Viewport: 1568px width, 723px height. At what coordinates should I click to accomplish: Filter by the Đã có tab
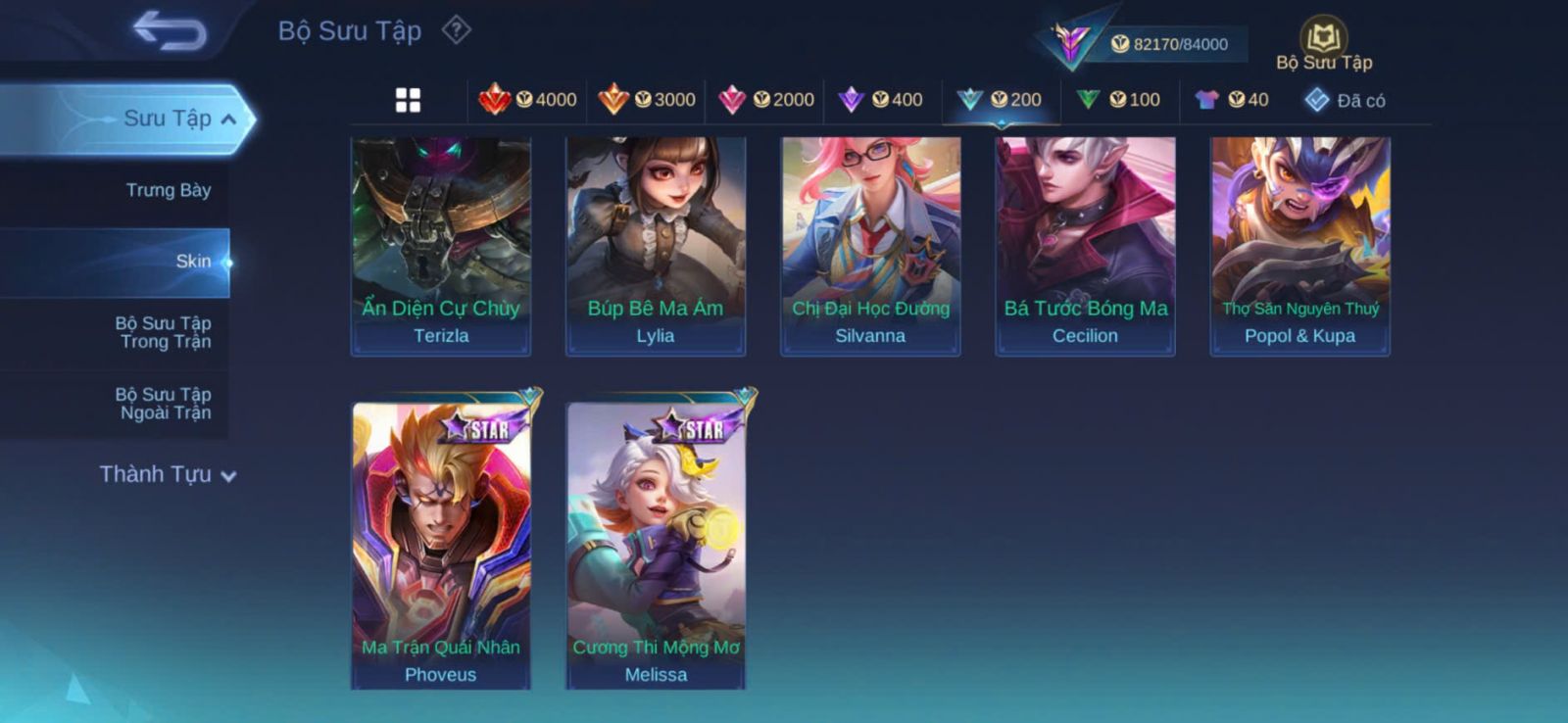click(x=1345, y=100)
